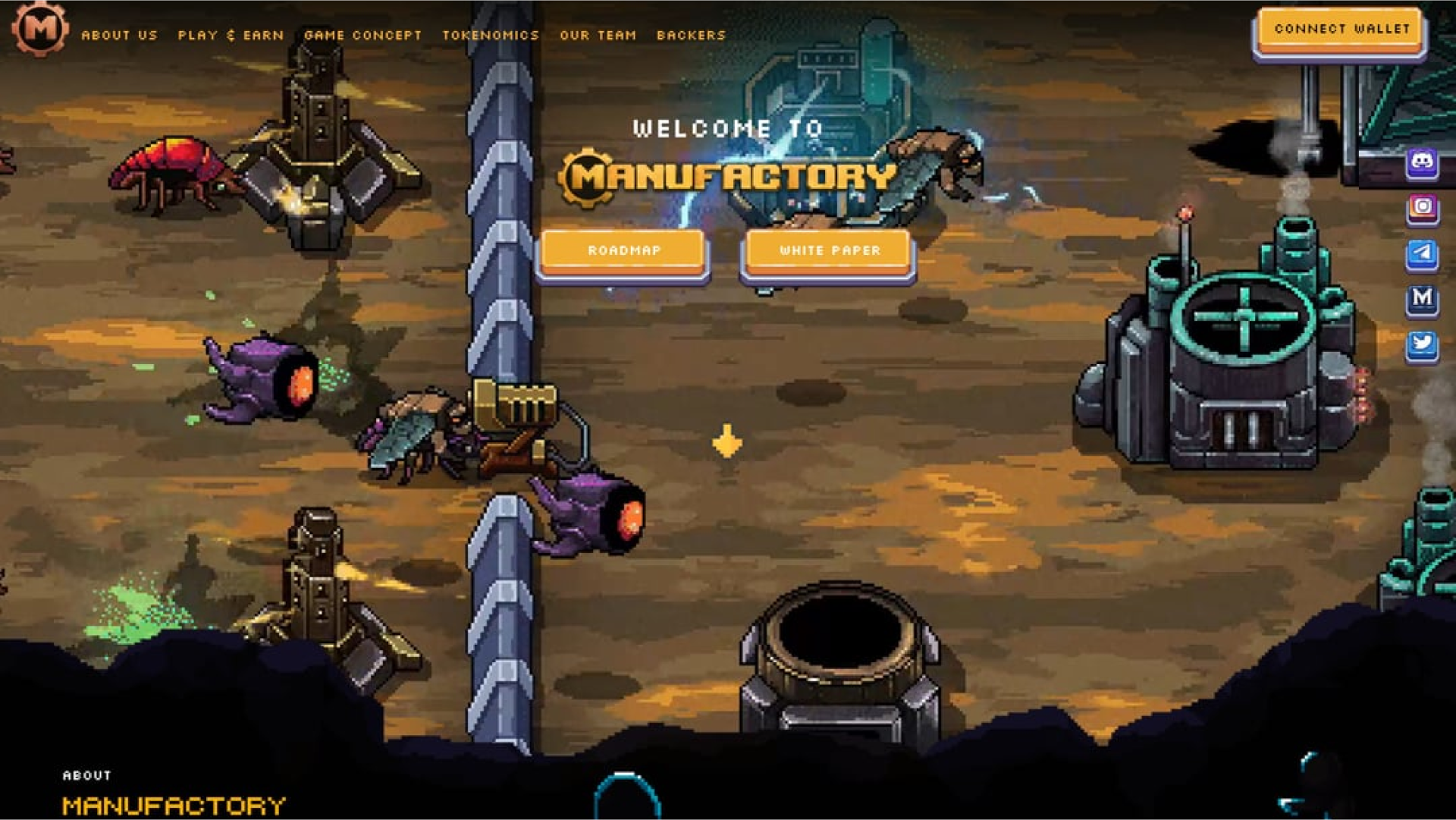The width and height of the screenshot is (1456, 820).
Task: Visit the Instagram social link
Action: (1422, 207)
